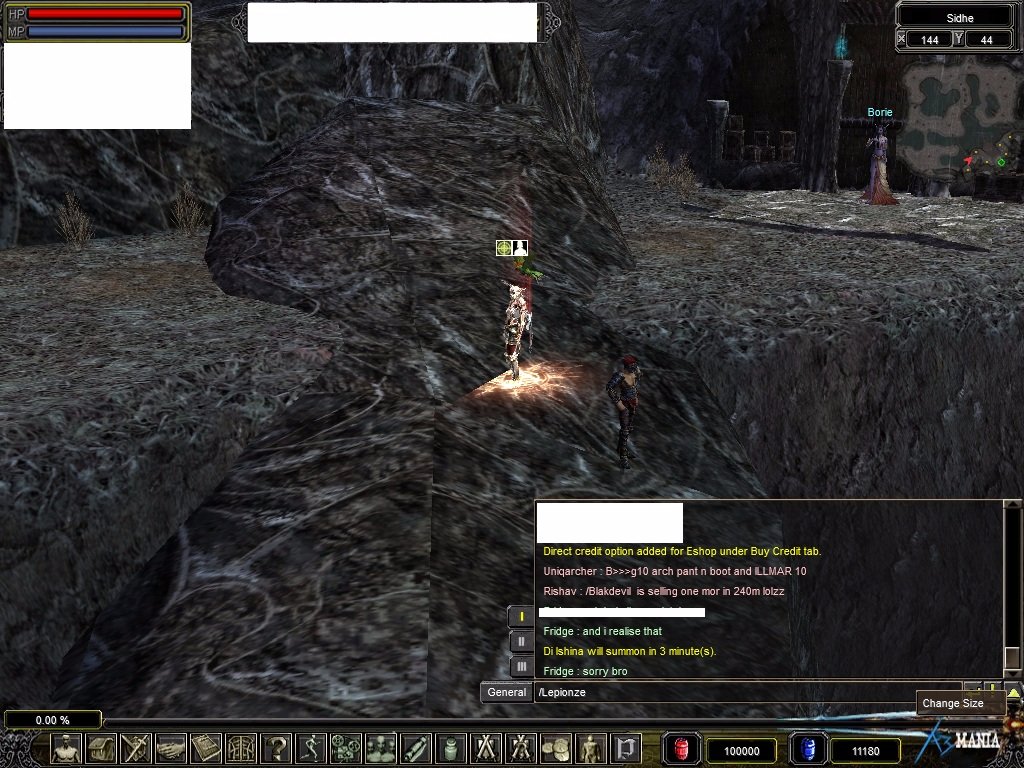This screenshot has height=768, width=1024.
Task: Click the Sidhe minimap
Action: tap(958, 125)
